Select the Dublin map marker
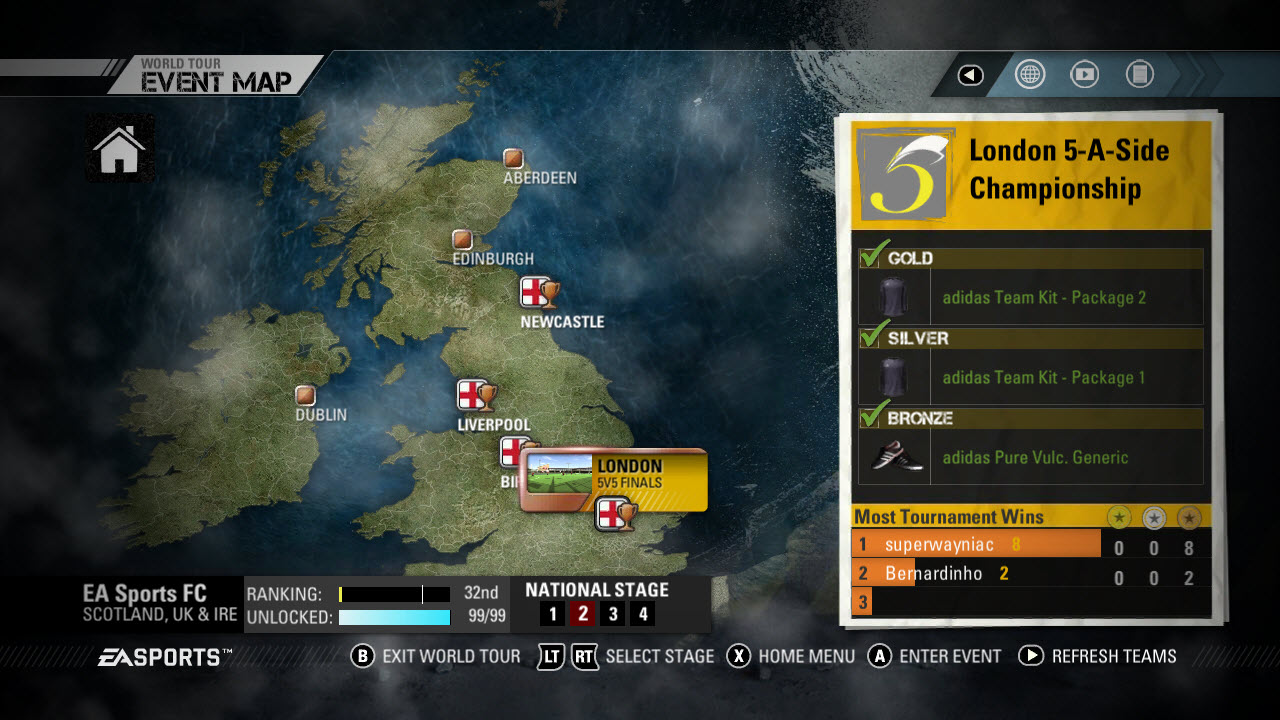The image size is (1280, 720). 305,395
